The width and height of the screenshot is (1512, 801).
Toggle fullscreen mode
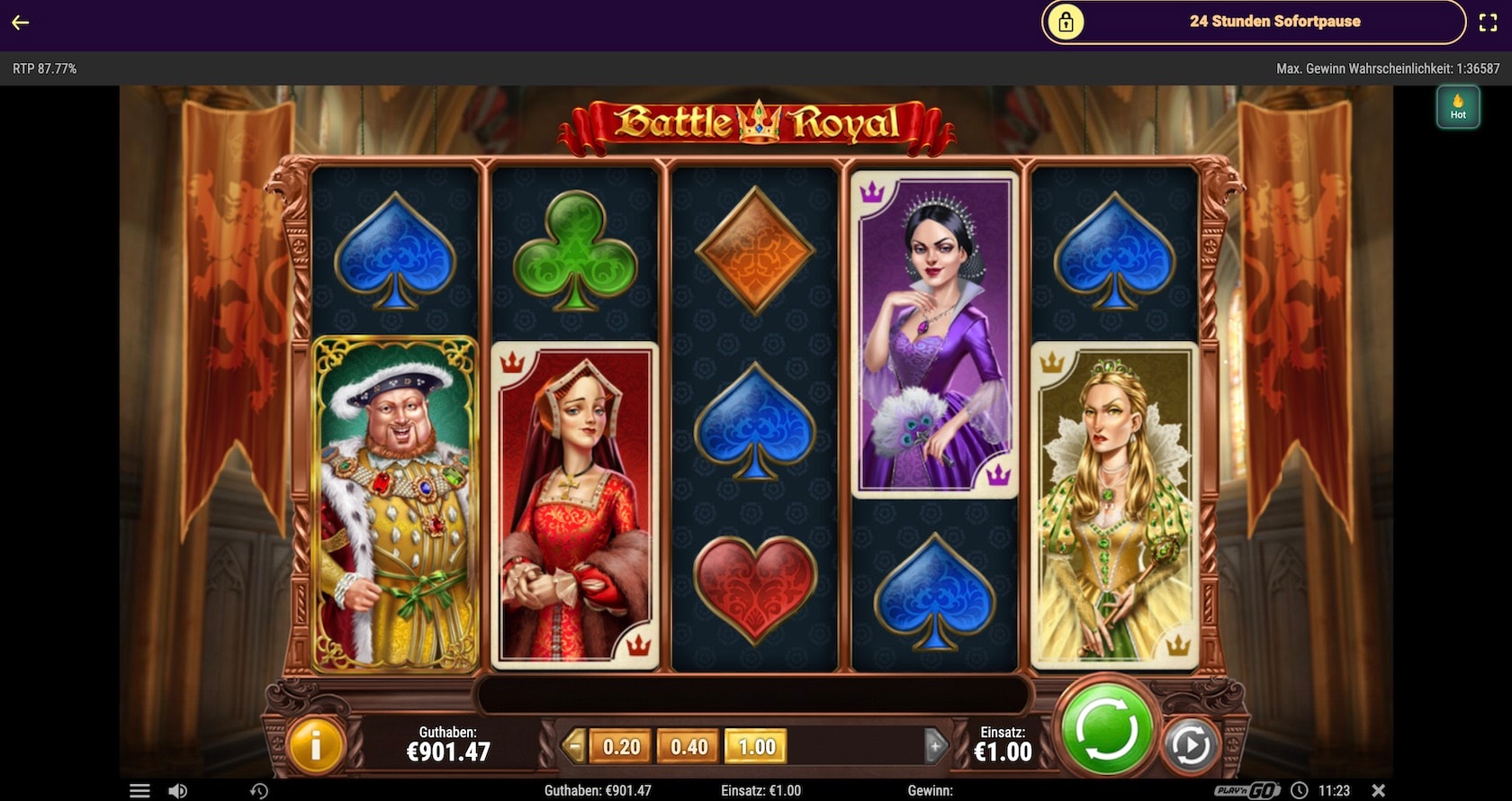coord(1488,22)
